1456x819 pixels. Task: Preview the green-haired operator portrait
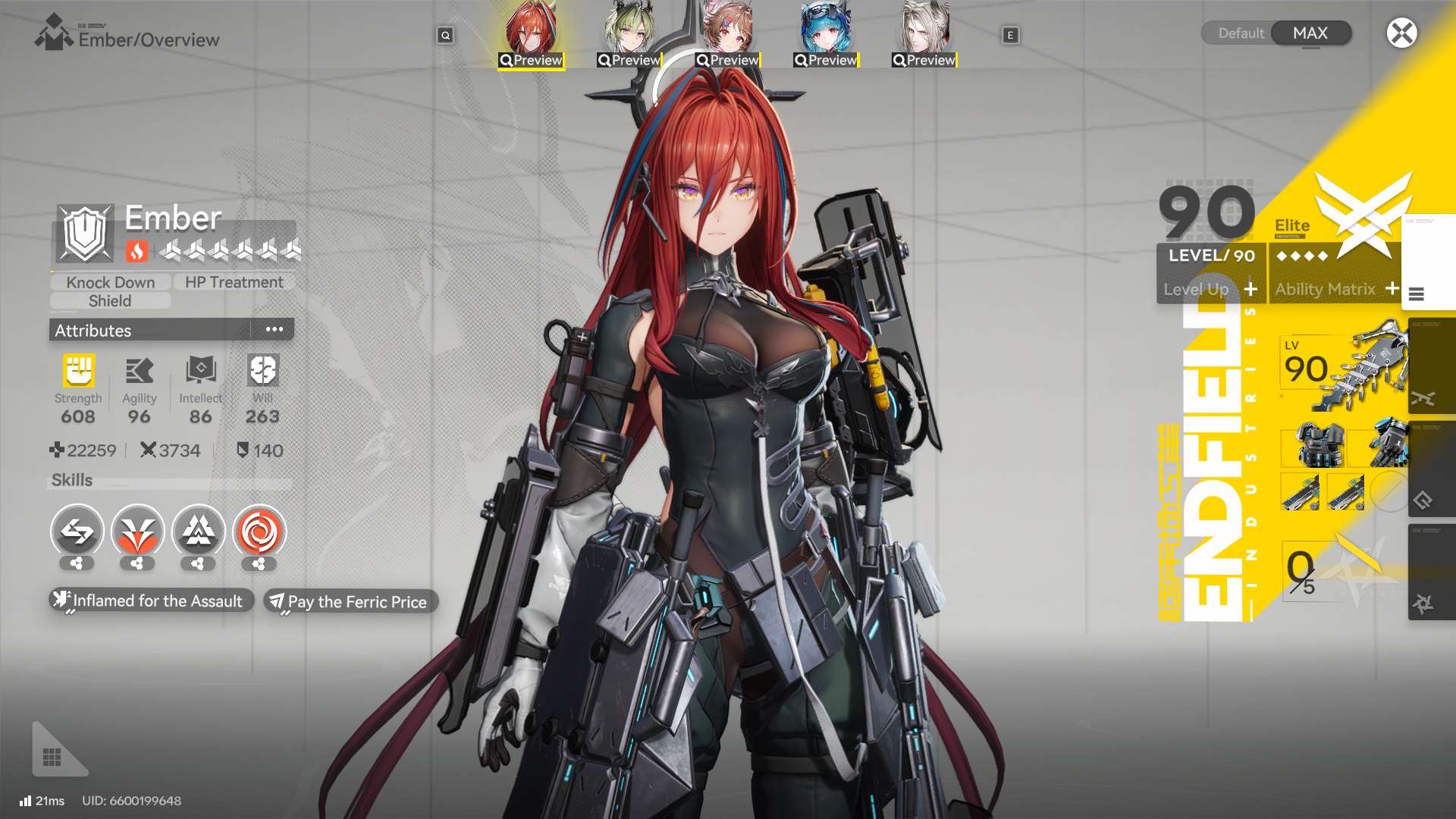click(x=627, y=60)
